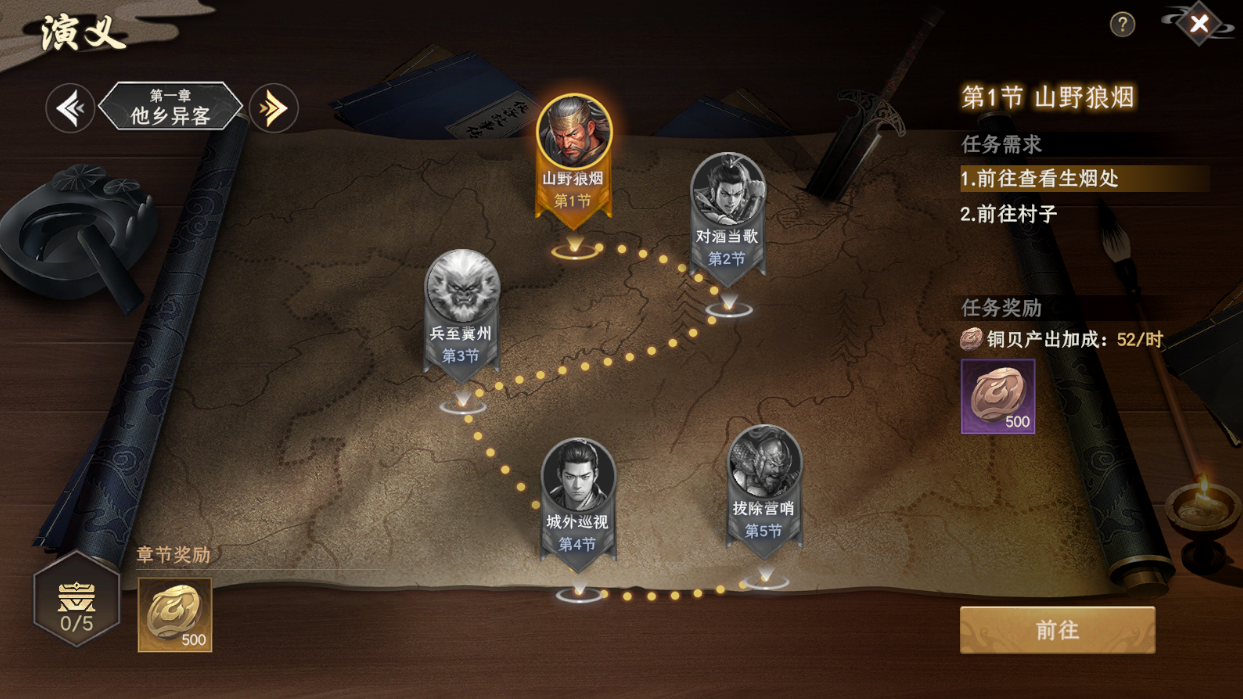Click the 第一章 他乡异客 chapter title
The height and width of the screenshot is (699, 1243).
coord(171,108)
